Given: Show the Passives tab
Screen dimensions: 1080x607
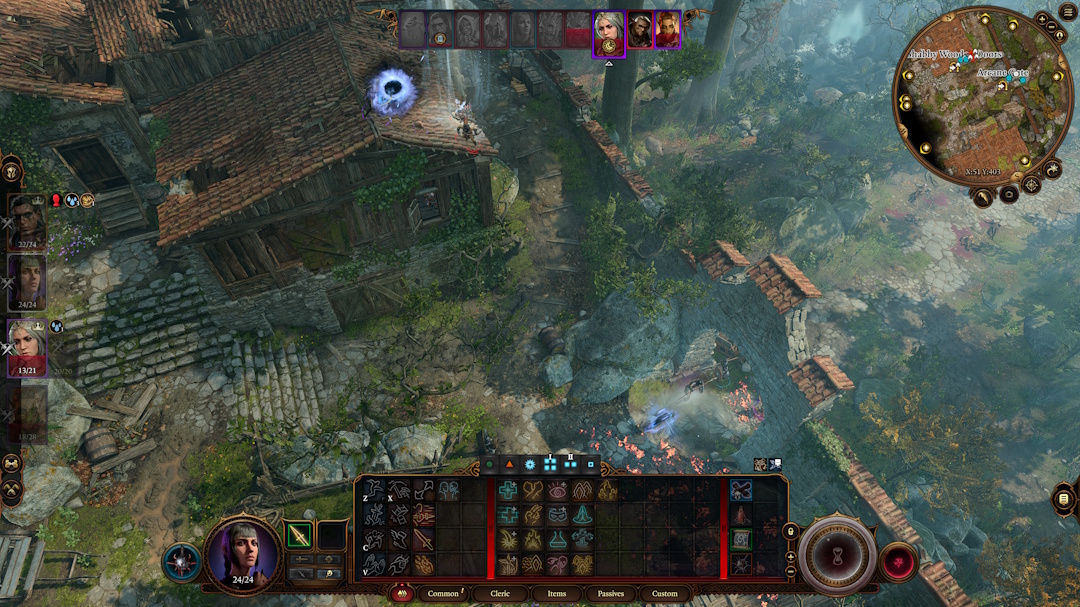Looking at the screenshot, I should [610, 593].
